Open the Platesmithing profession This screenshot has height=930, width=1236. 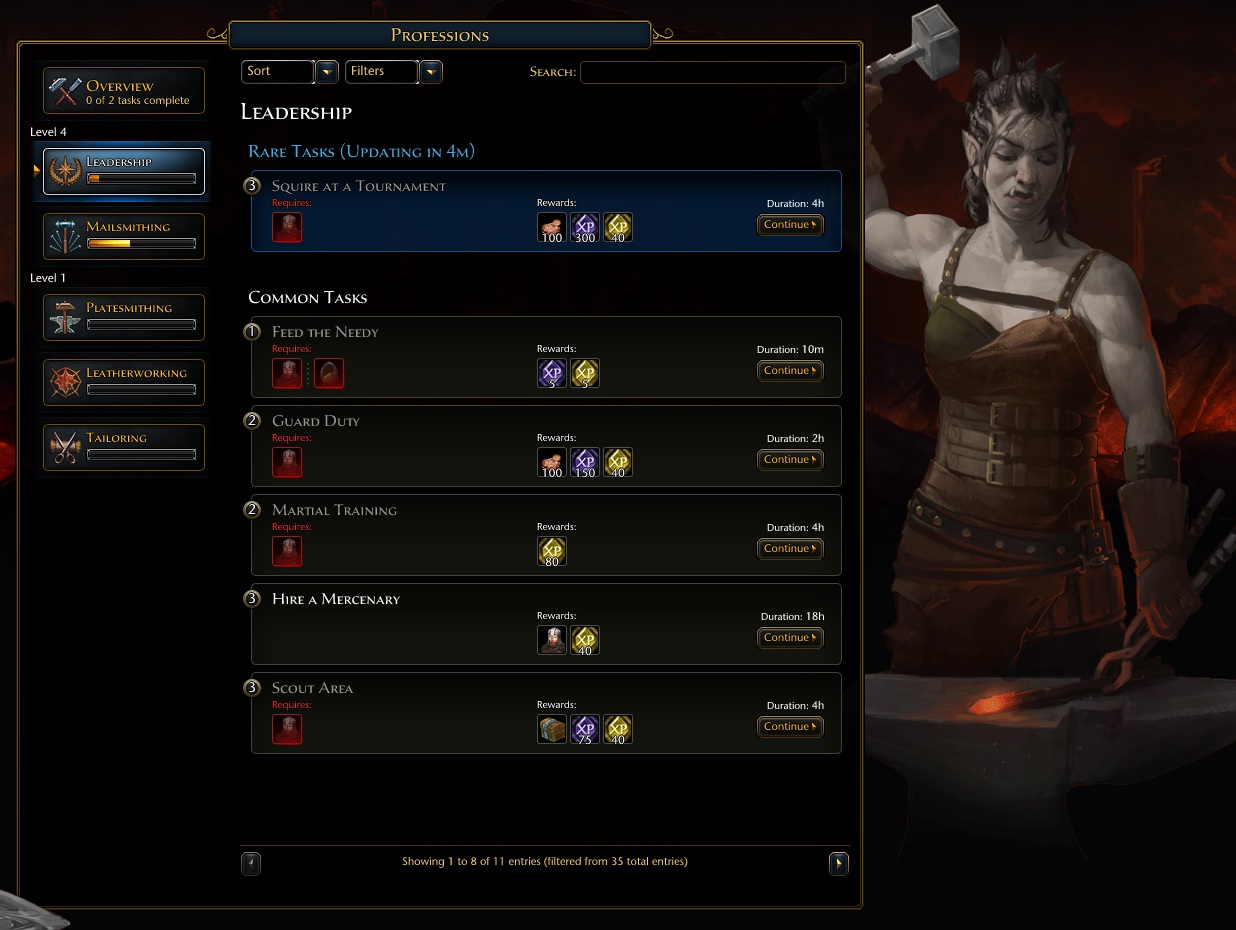coord(123,317)
